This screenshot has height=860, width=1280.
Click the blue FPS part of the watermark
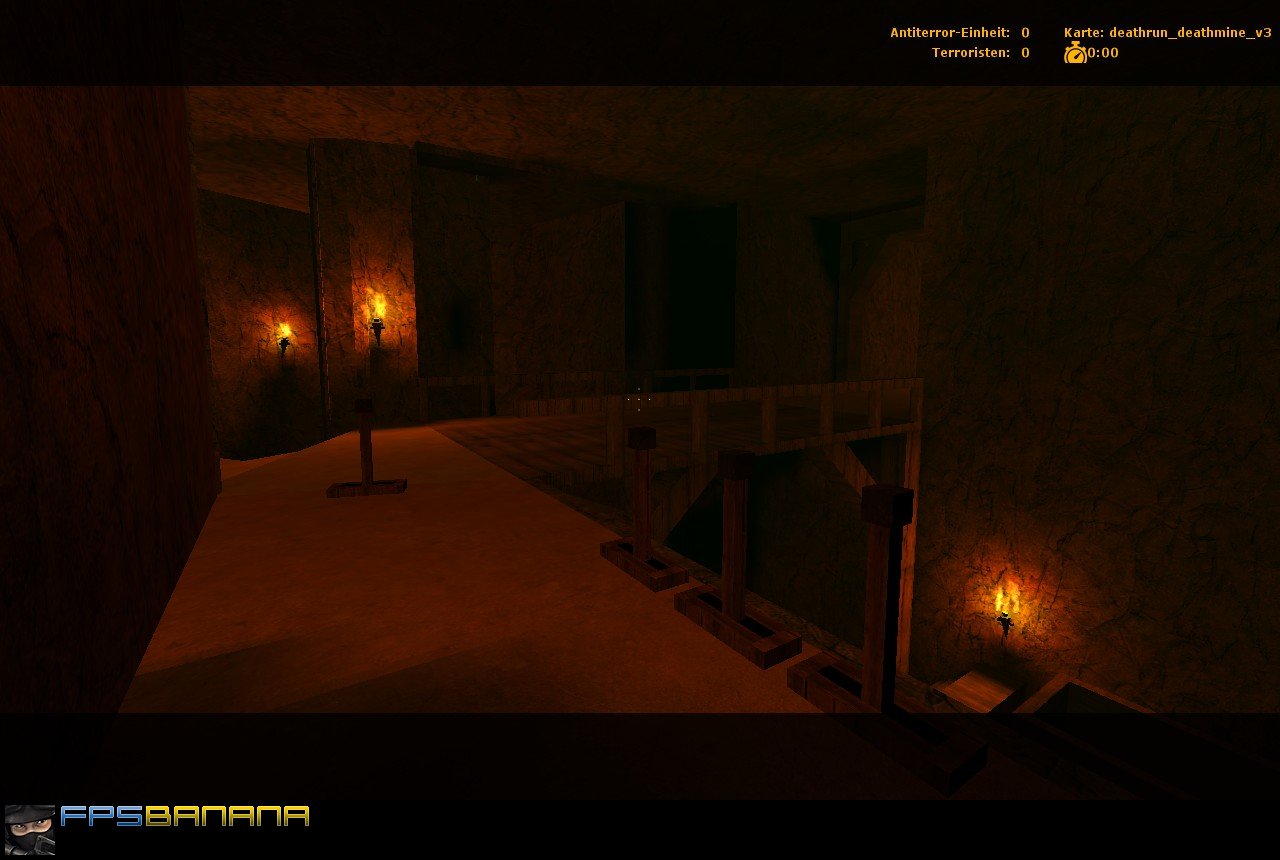tap(105, 816)
